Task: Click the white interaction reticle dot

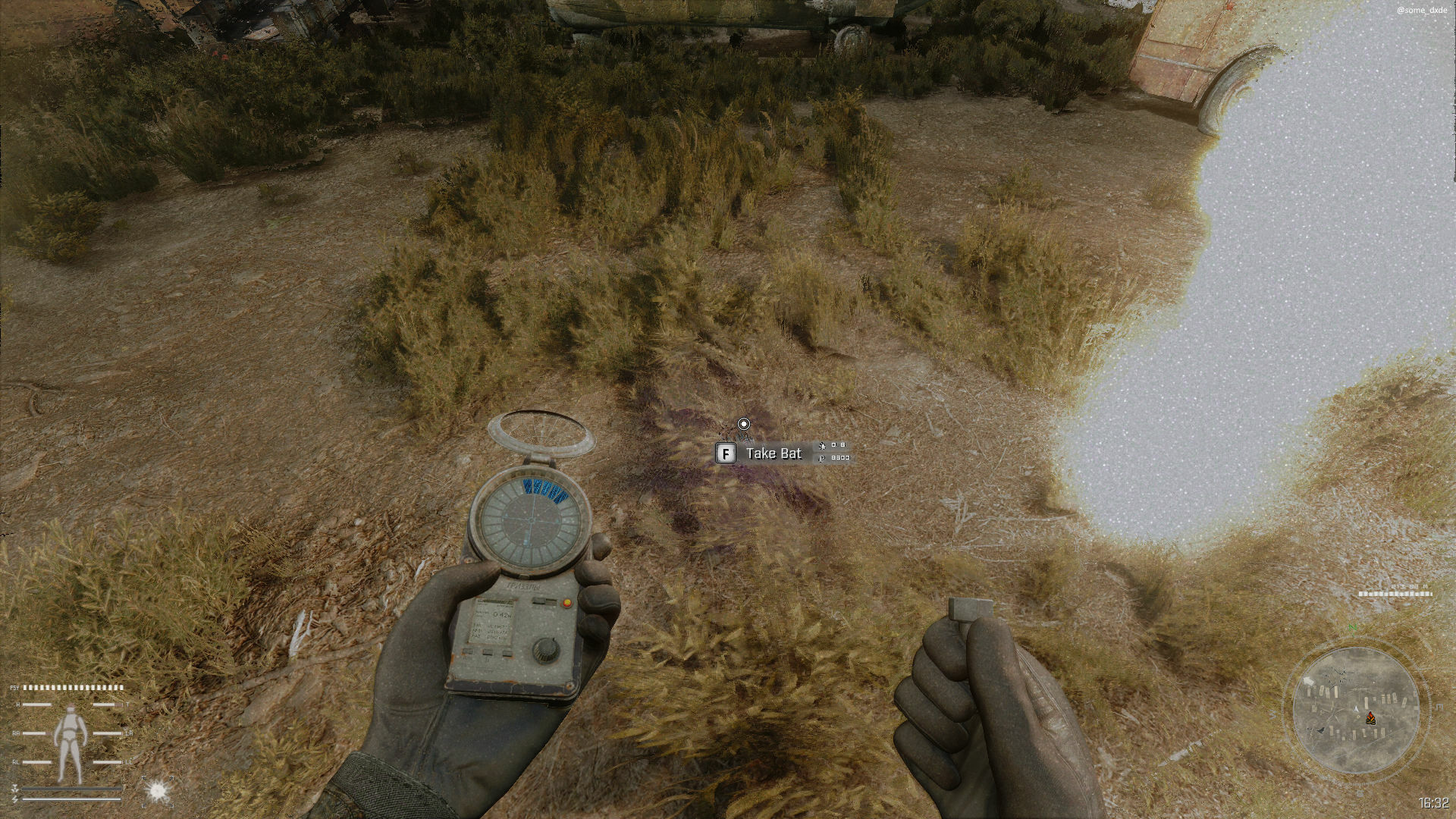Action: pos(744,425)
